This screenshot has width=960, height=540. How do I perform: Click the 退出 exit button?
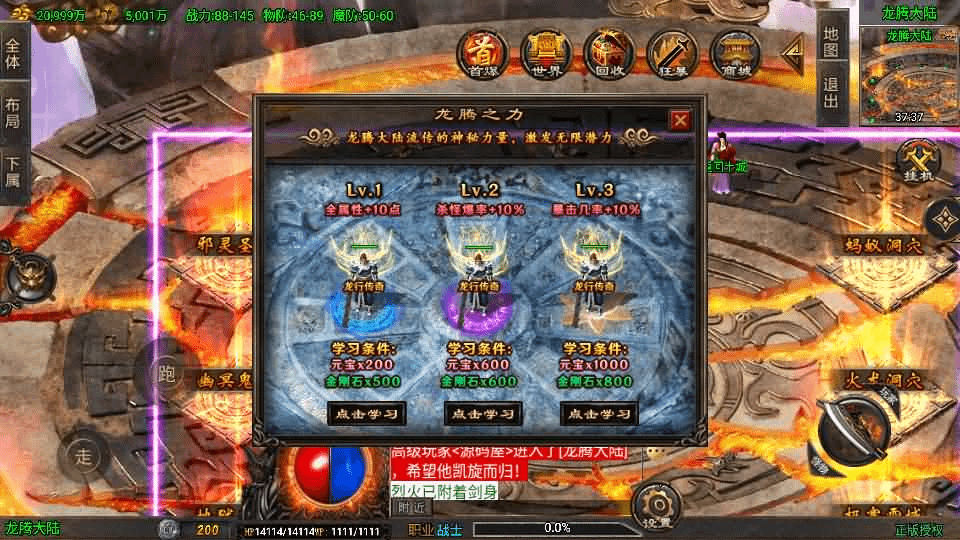point(831,92)
